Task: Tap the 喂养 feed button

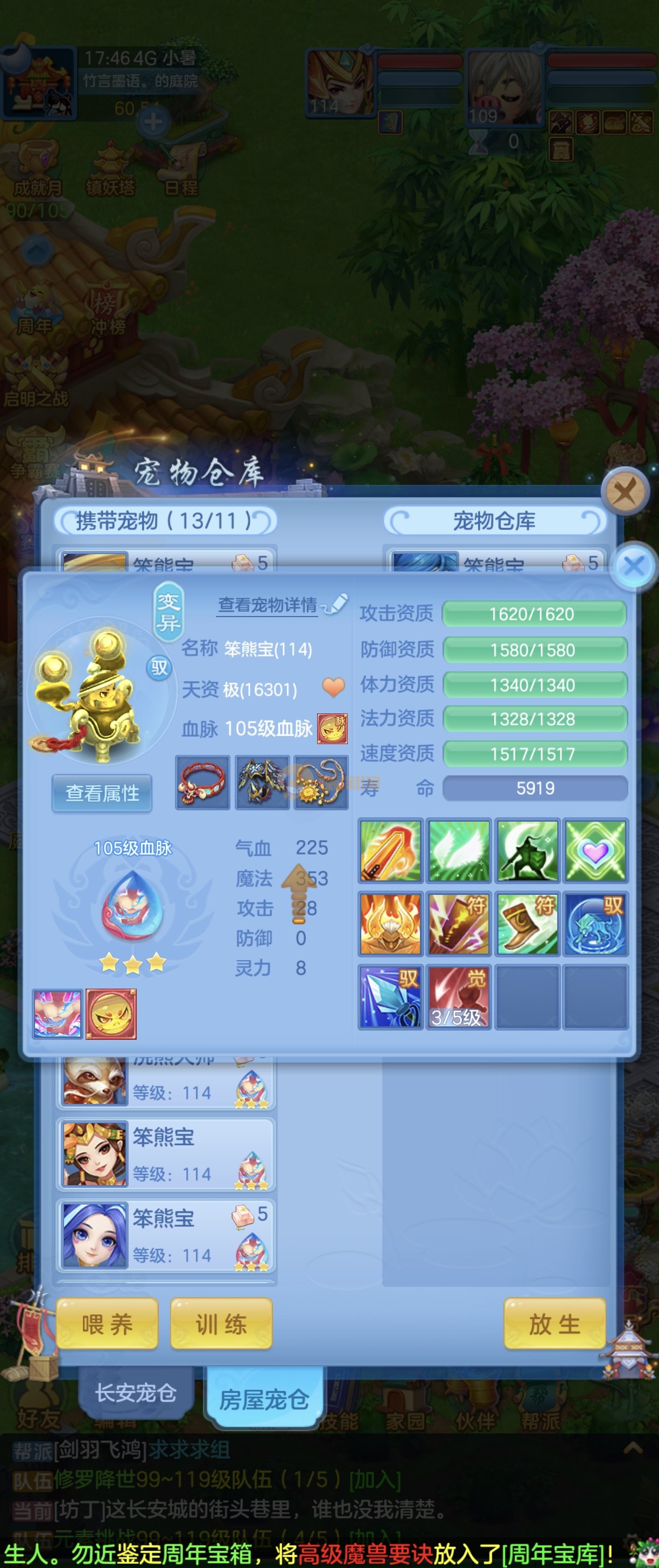Action: point(107,1324)
